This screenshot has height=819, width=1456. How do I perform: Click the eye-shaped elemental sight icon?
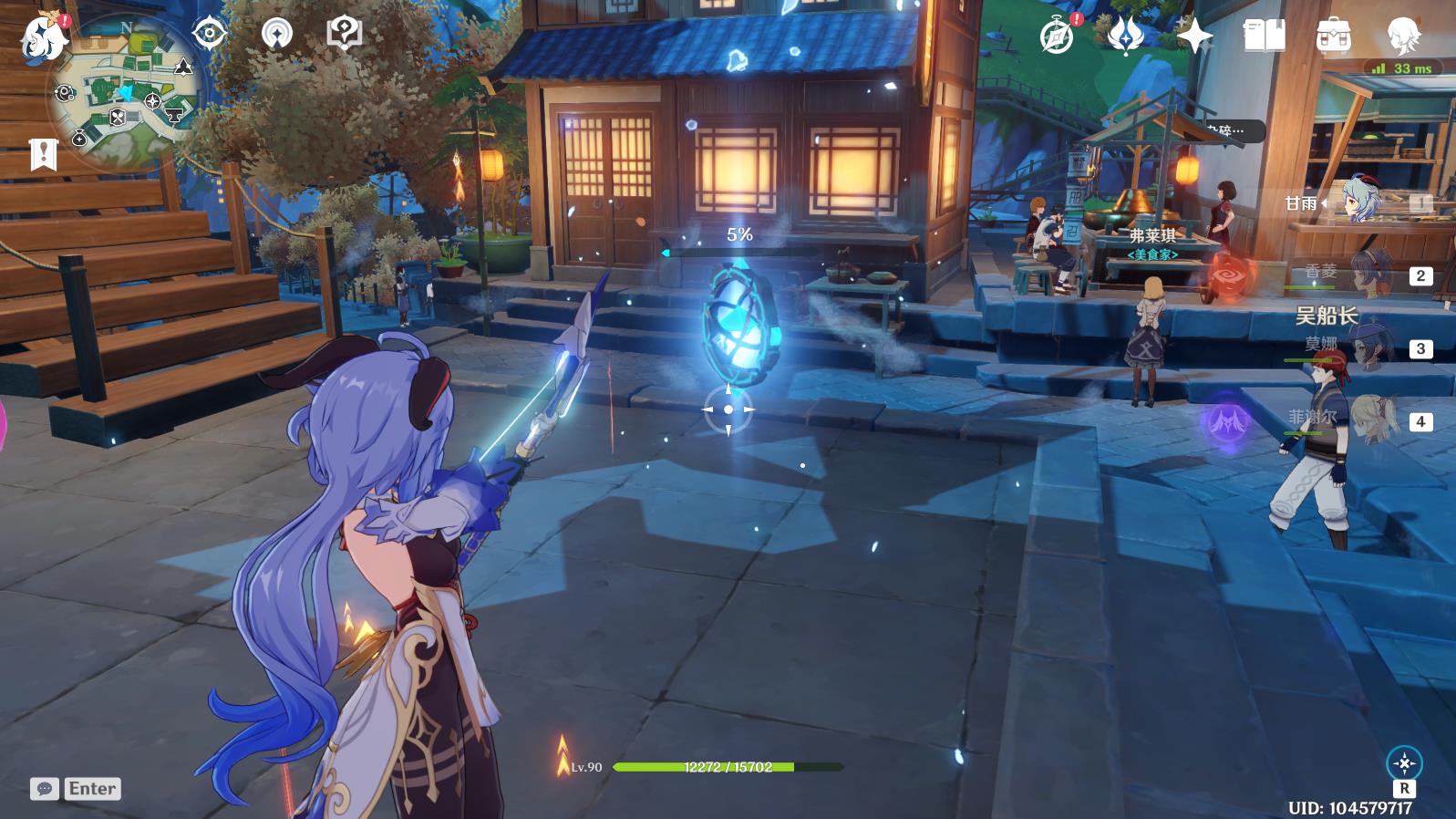[x=210, y=34]
